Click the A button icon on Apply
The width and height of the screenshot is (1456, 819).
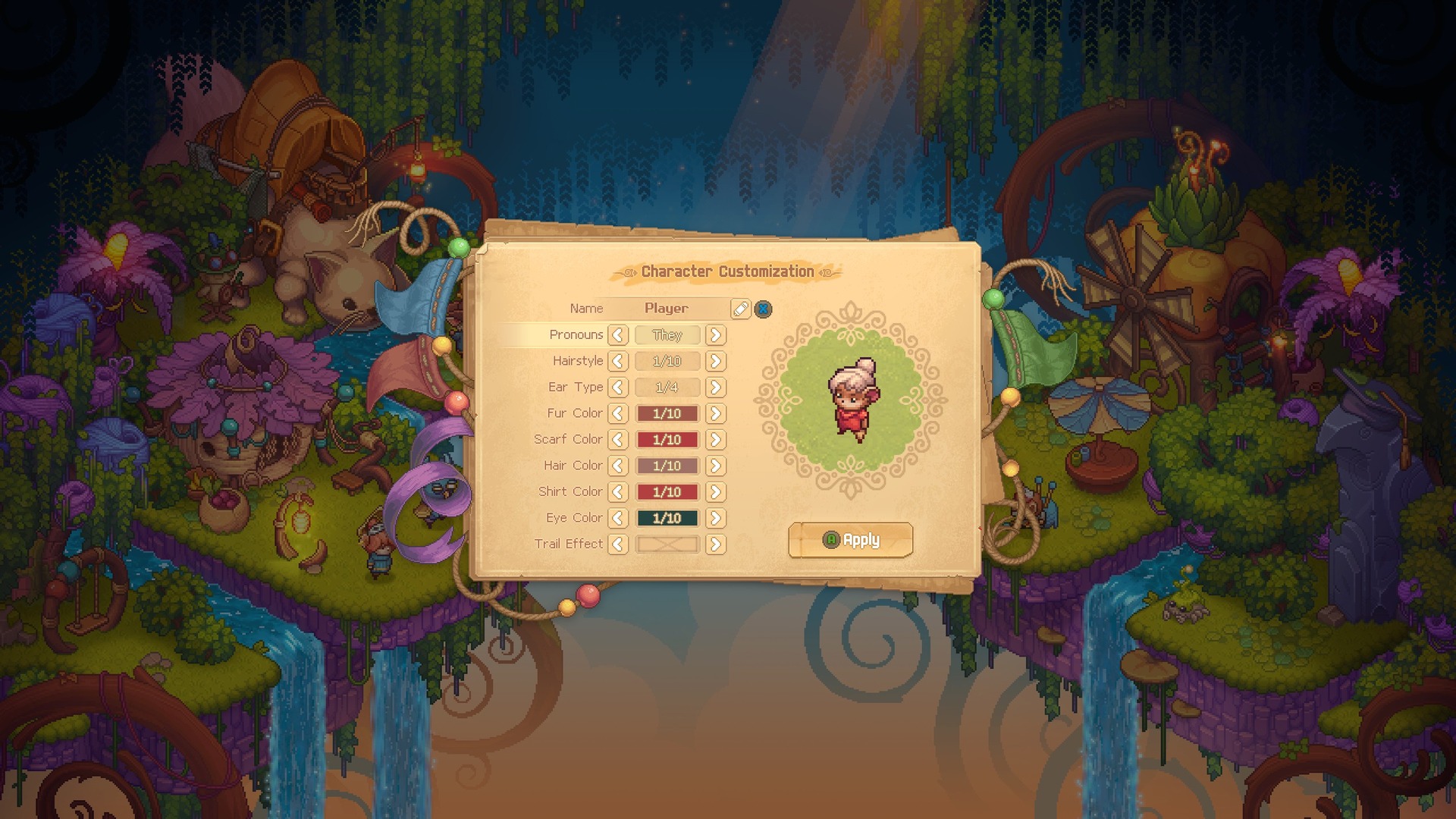(x=830, y=539)
